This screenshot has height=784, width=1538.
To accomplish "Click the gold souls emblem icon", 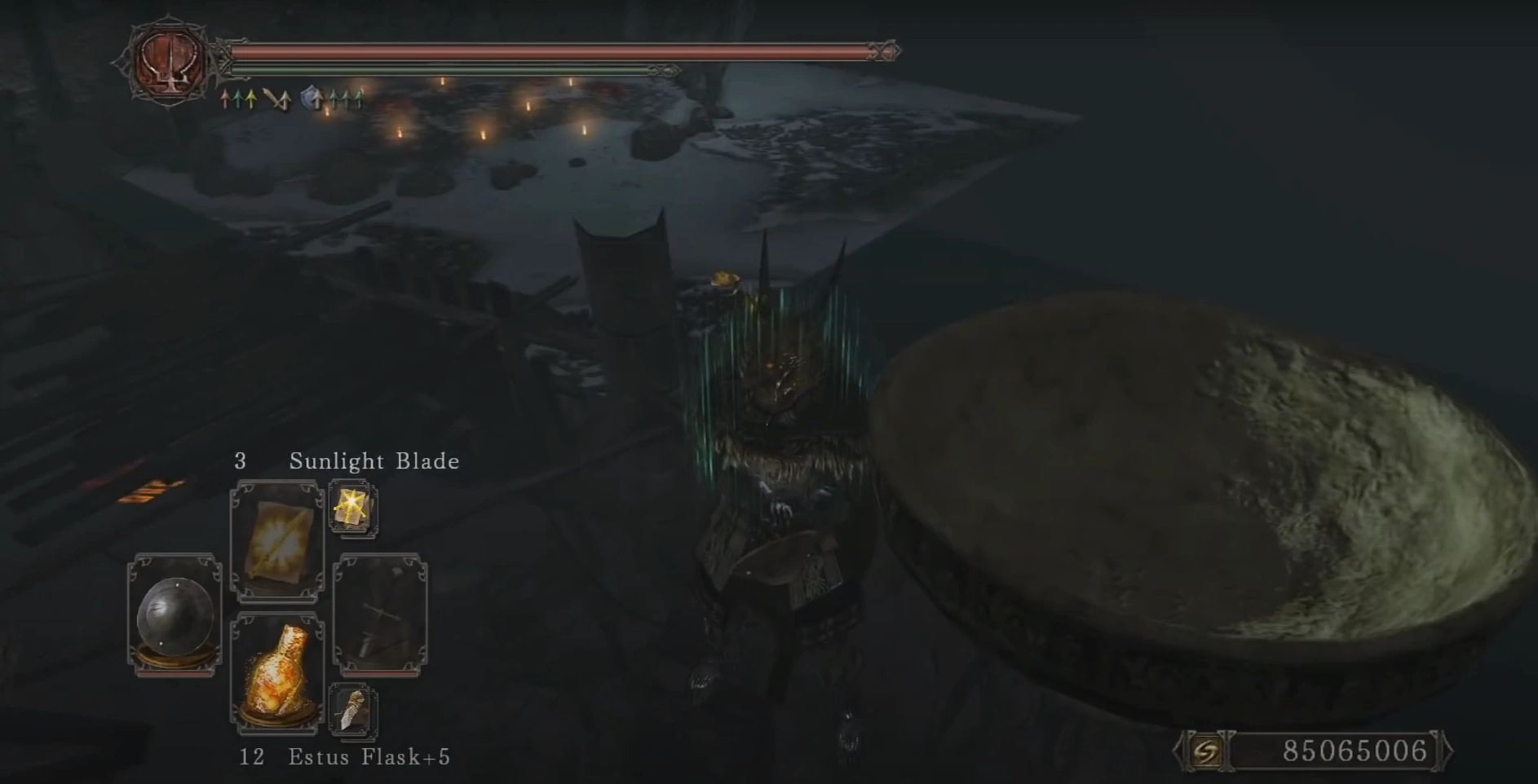I will (1206, 750).
